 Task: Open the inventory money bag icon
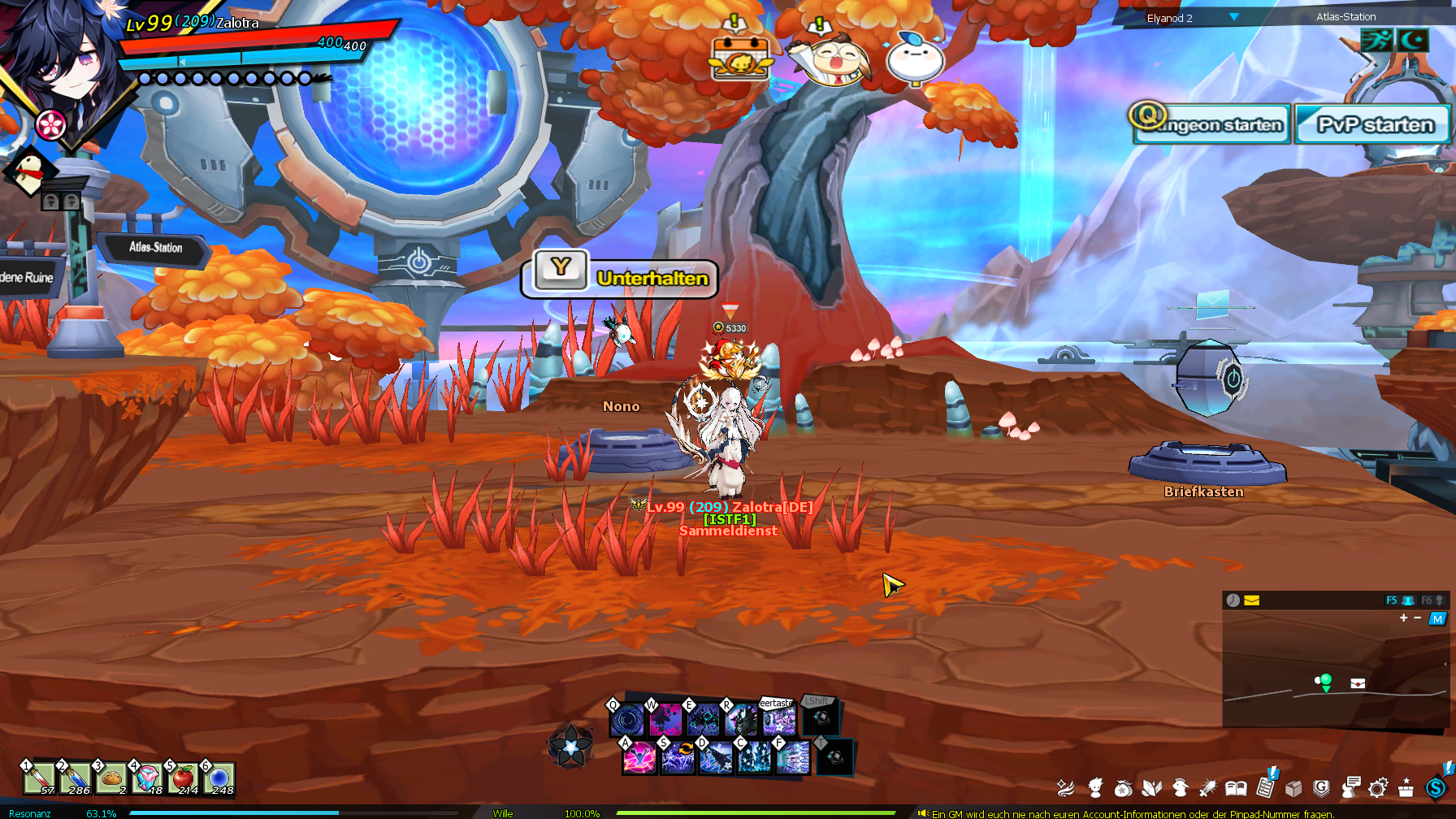pyautogui.click(x=1124, y=787)
